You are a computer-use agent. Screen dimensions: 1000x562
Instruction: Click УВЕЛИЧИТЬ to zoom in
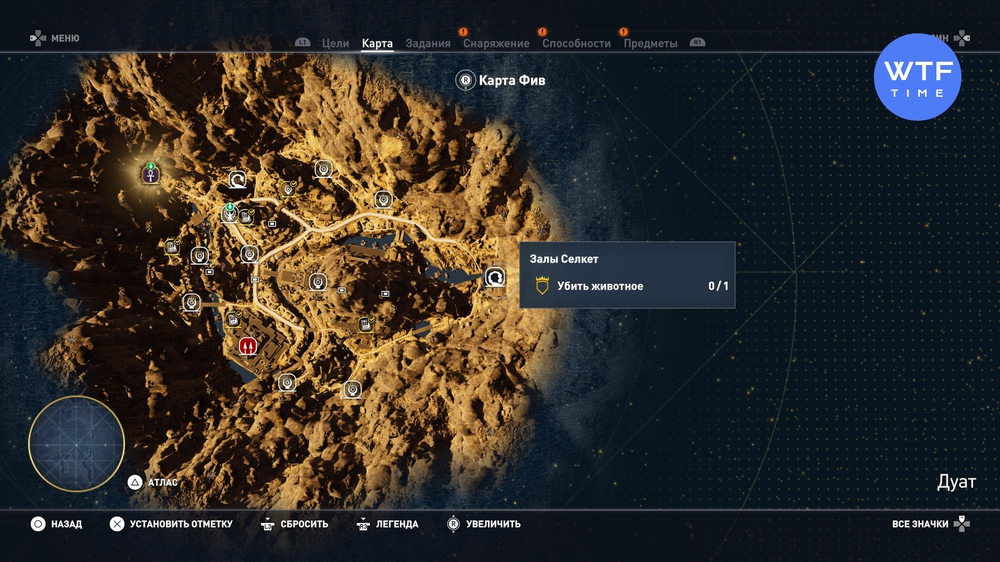point(483,524)
